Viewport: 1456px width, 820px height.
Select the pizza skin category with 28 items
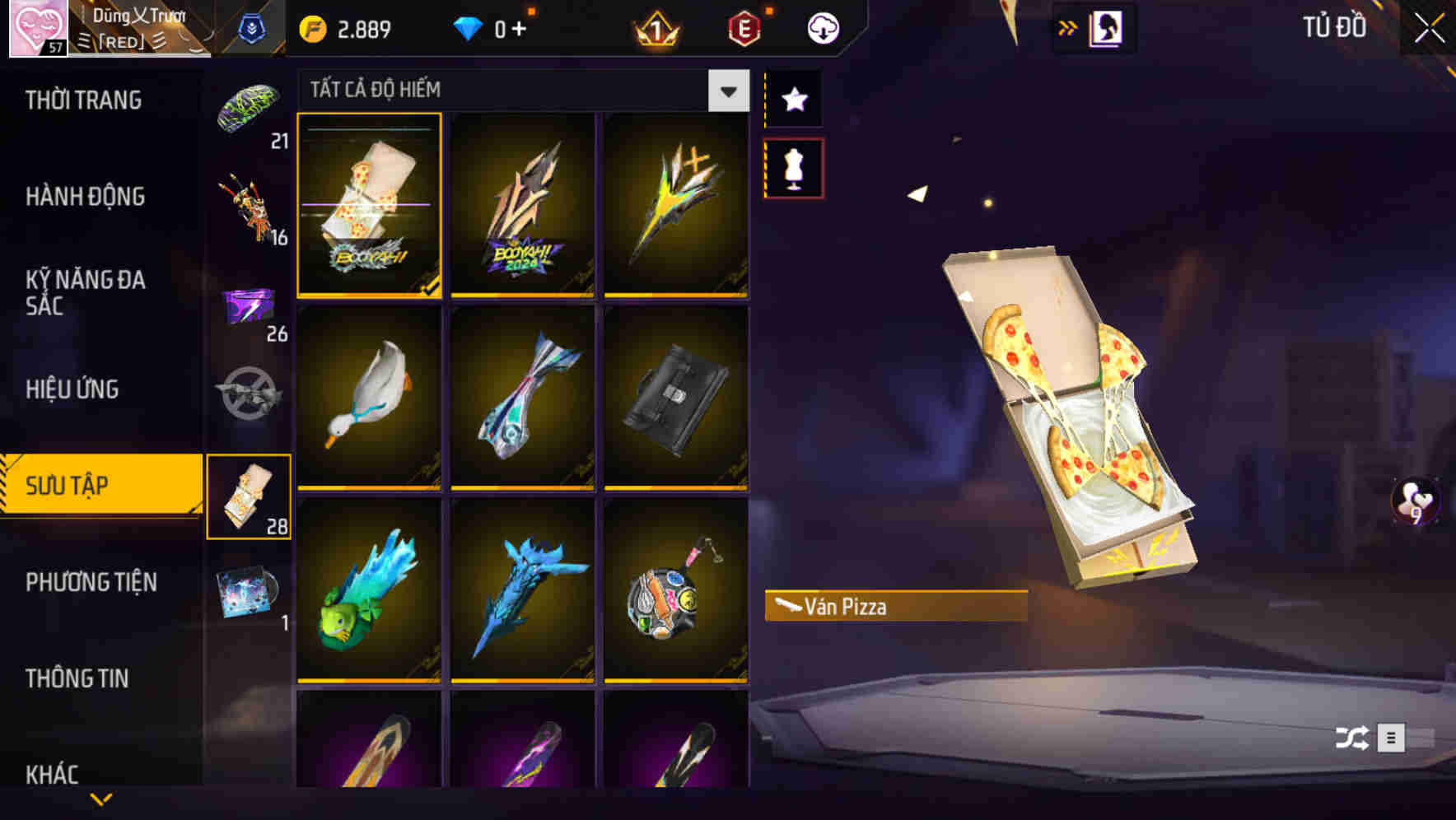250,494
